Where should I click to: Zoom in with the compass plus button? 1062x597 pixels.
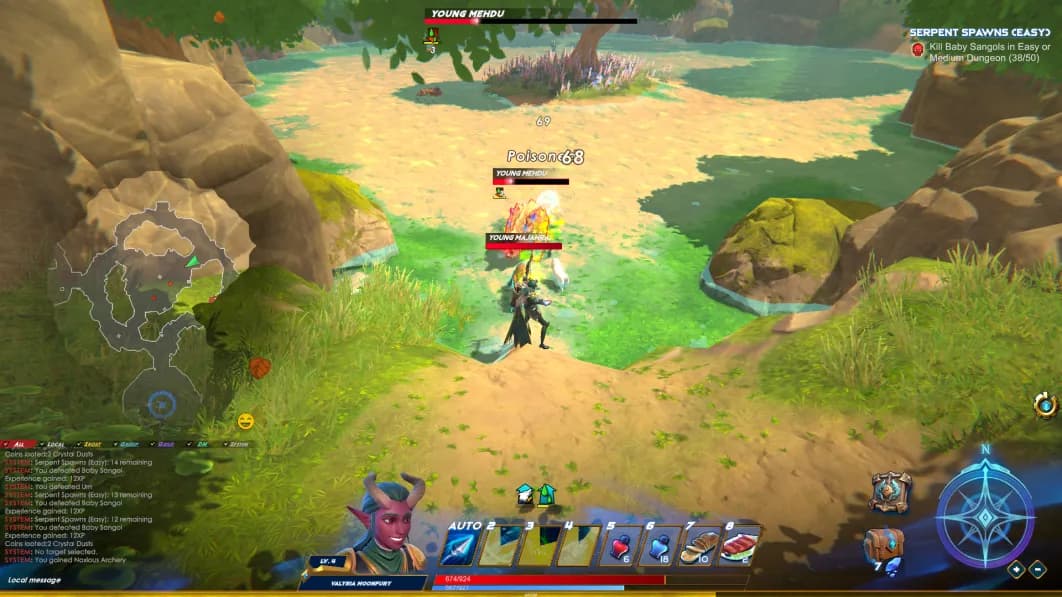point(1016,570)
